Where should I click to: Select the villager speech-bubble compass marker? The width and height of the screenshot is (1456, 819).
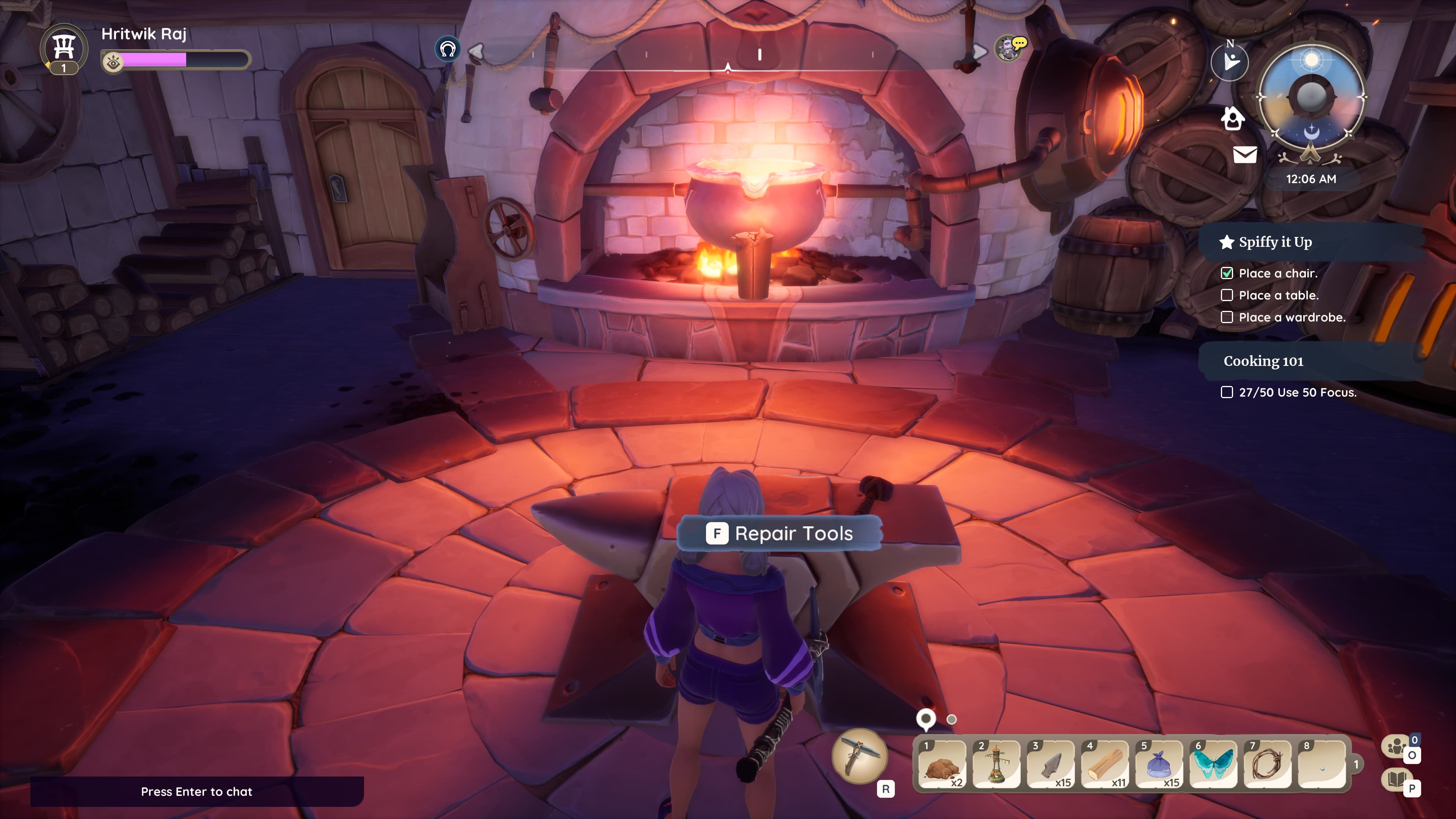point(1009,49)
